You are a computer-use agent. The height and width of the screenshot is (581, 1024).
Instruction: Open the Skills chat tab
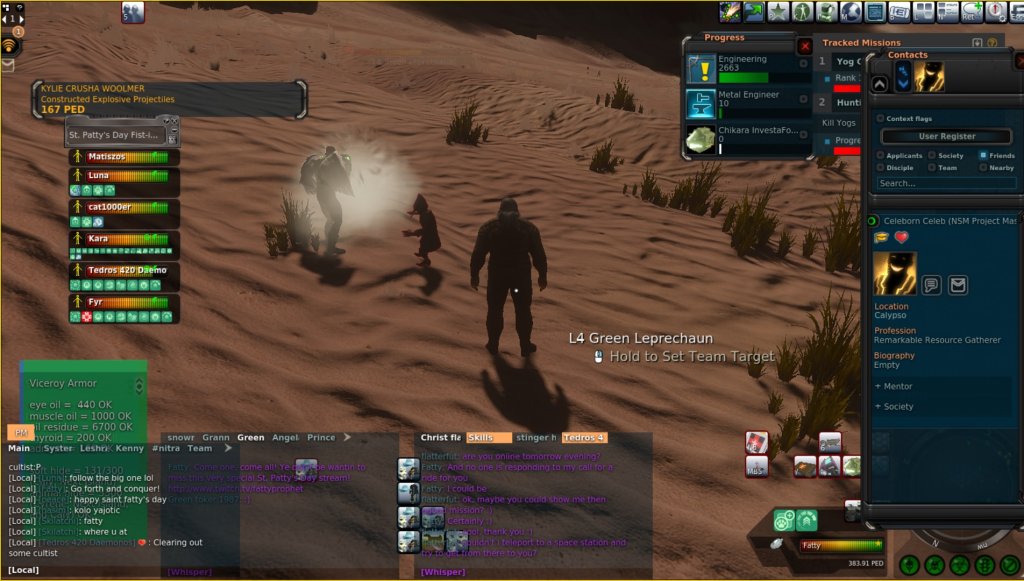488,438
